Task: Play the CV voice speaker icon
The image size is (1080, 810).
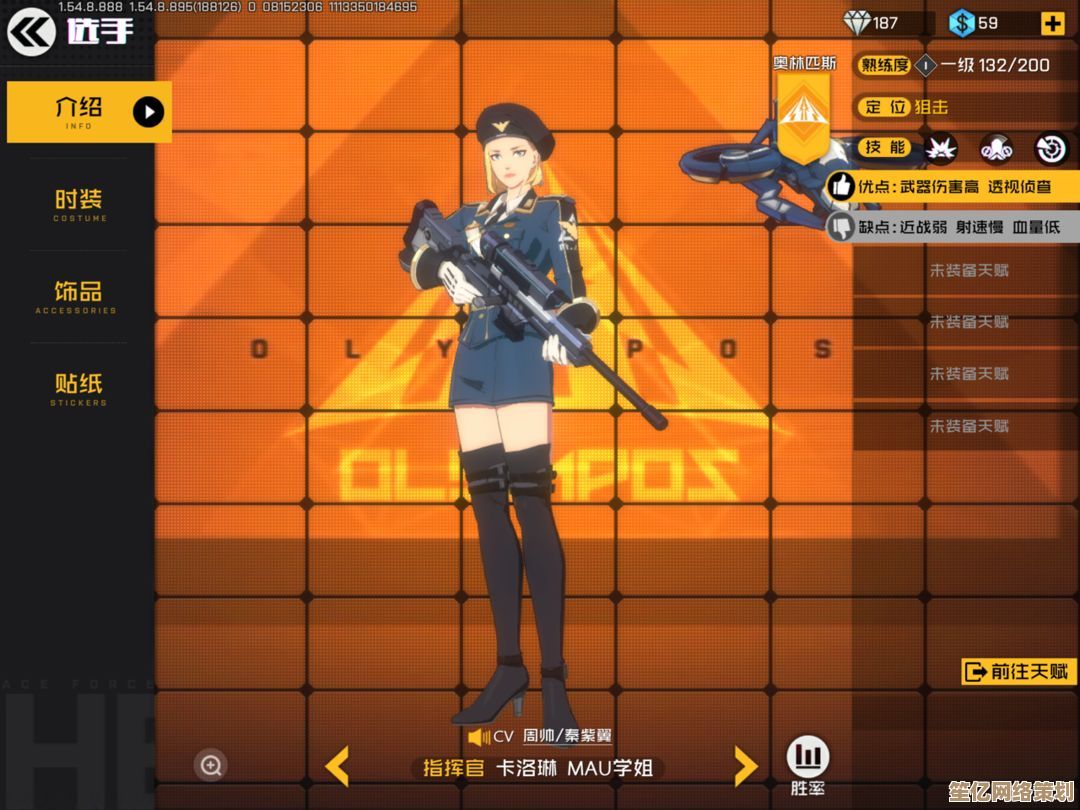Action: point(479,737)
